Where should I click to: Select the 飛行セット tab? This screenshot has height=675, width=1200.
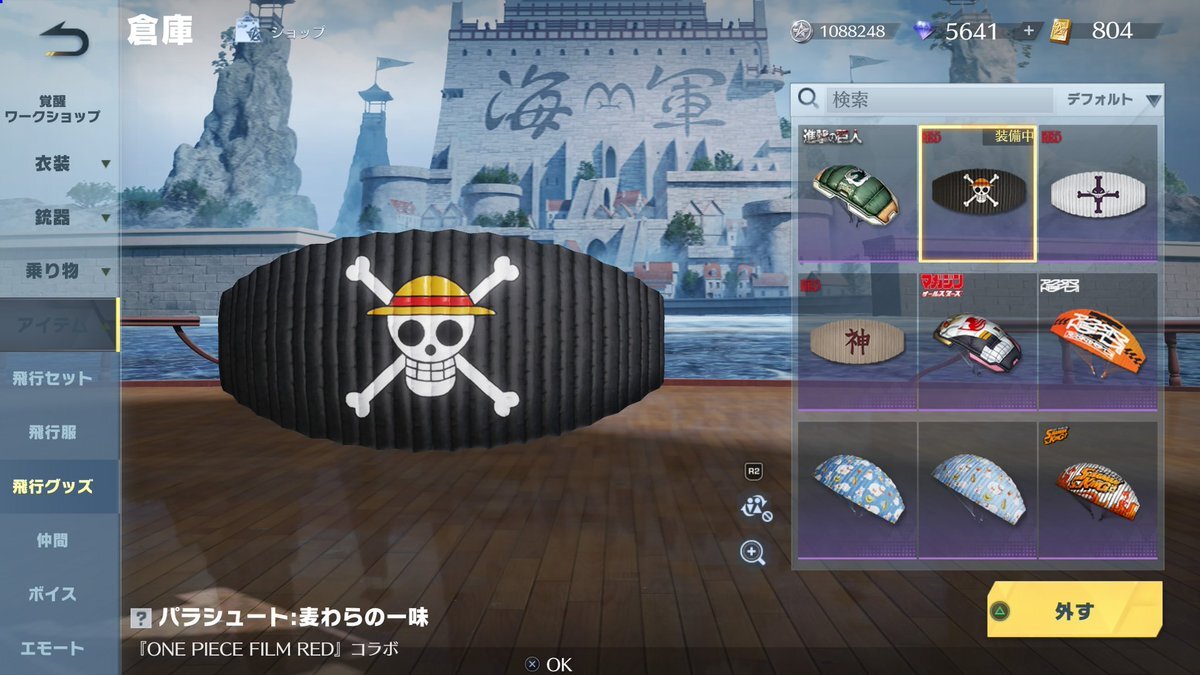53,379
